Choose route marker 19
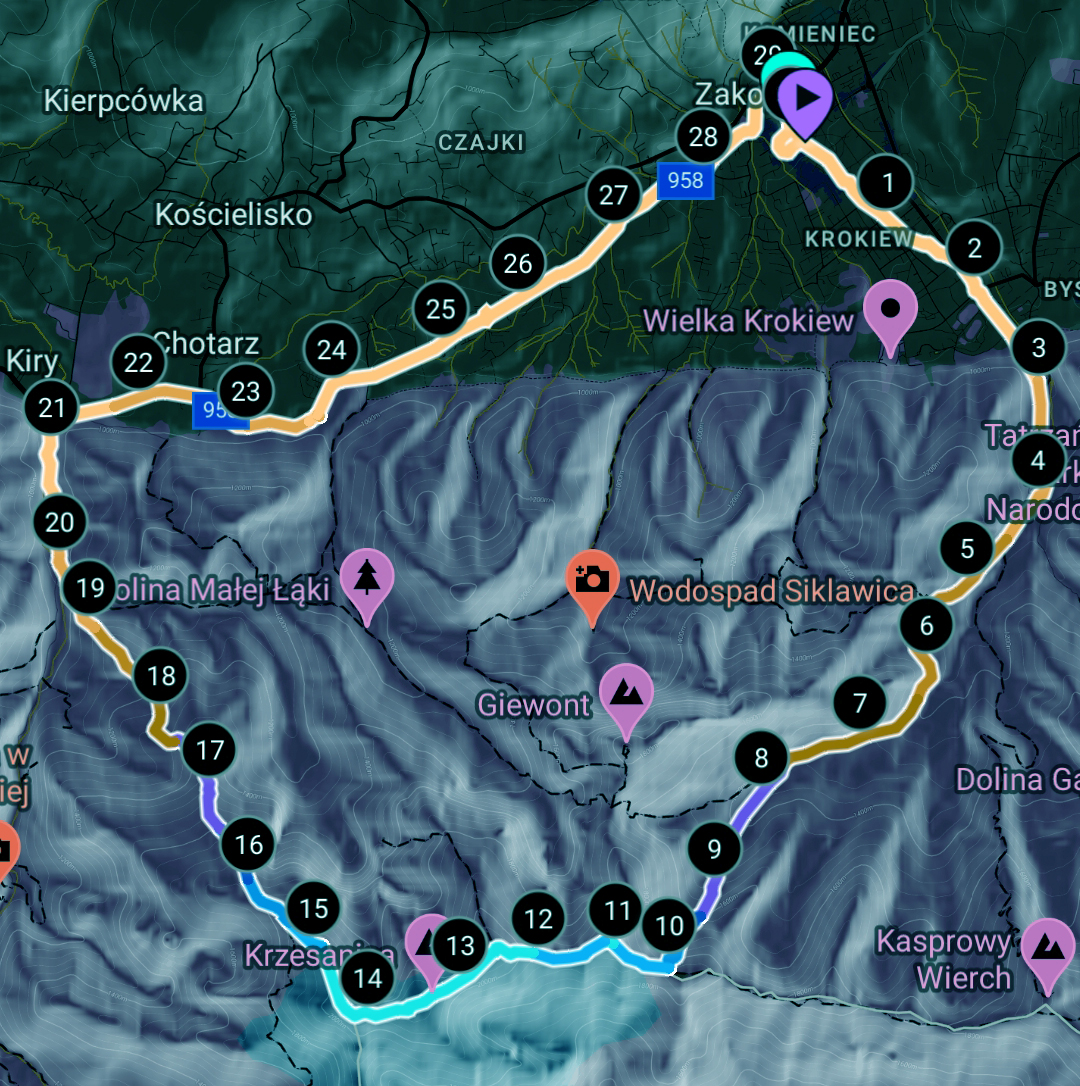 pyautogui.click(x=90, y=587)
